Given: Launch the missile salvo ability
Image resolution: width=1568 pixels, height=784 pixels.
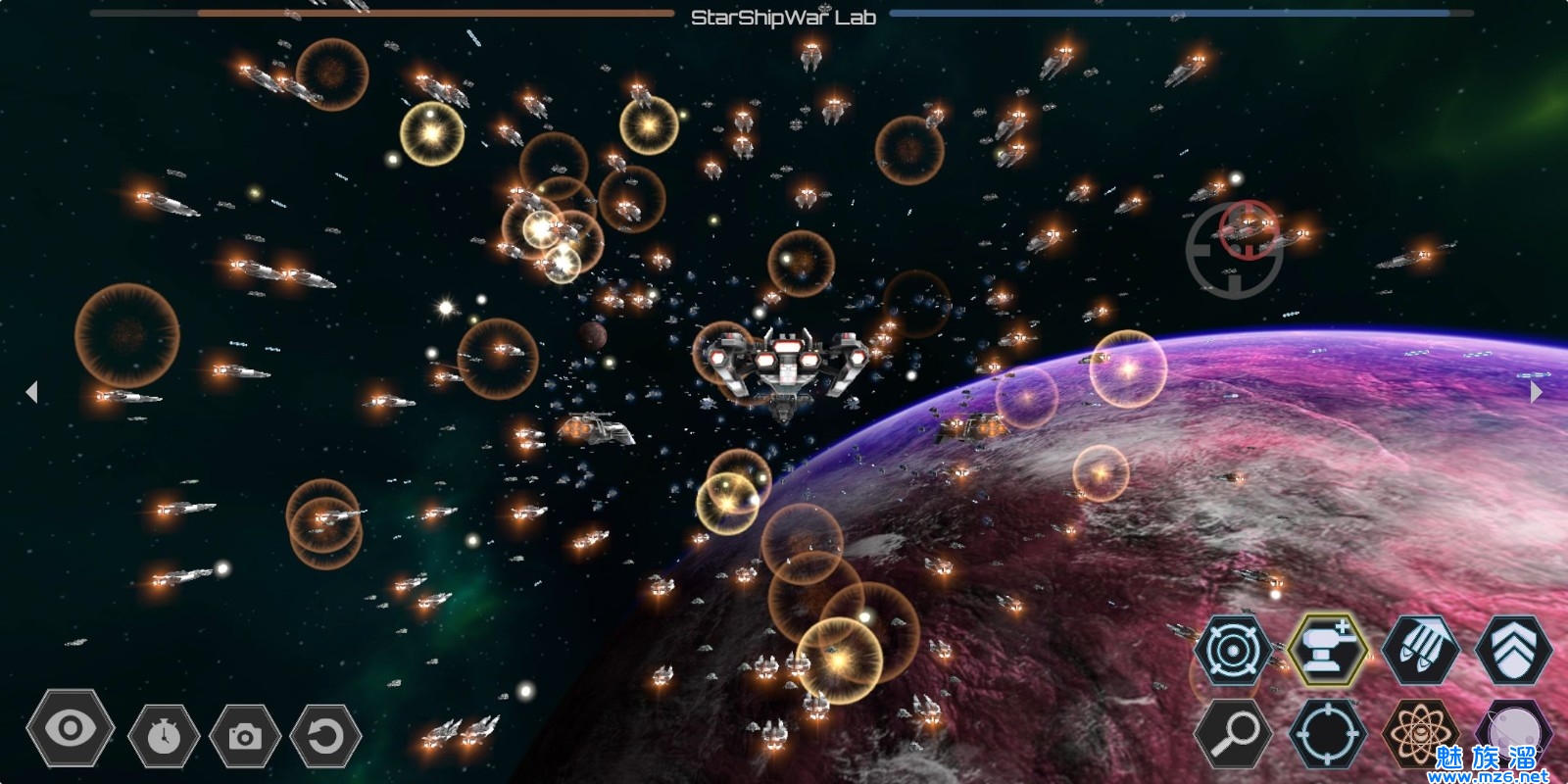Looking at the screenshot, I should tap(1420, 649).
